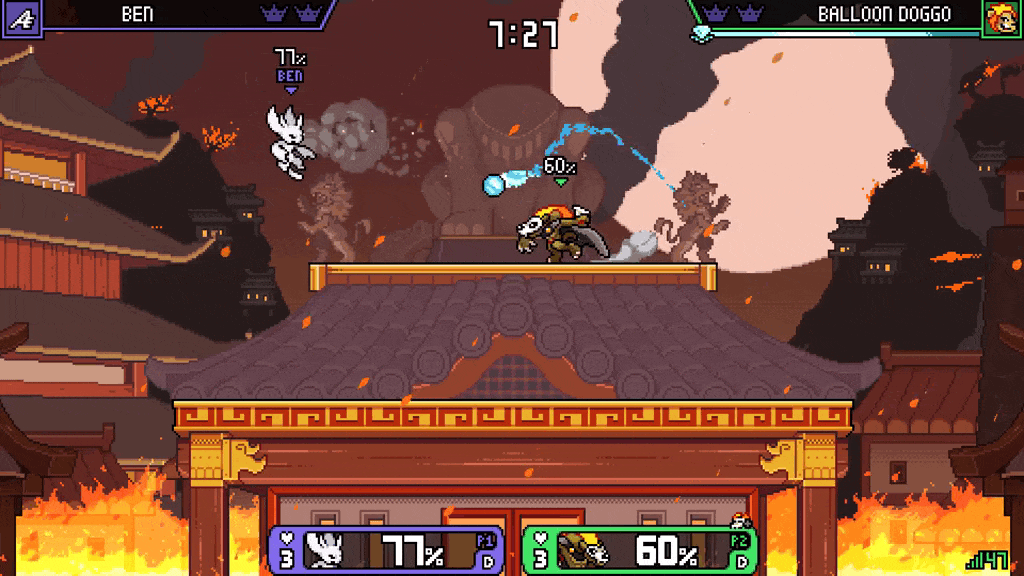
Task: Select the Balloon Doggo name banner
Action: pos(883,14)
